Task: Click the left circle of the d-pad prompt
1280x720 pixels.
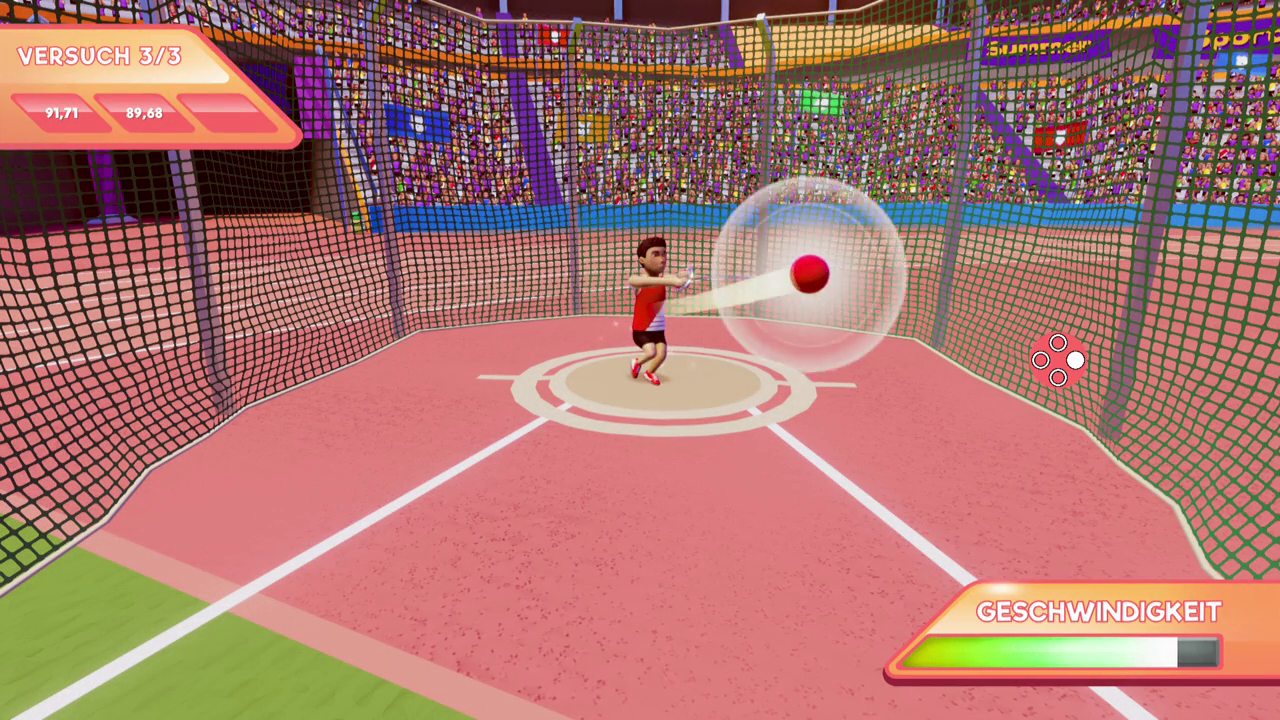Action: tap(1040, 360)
